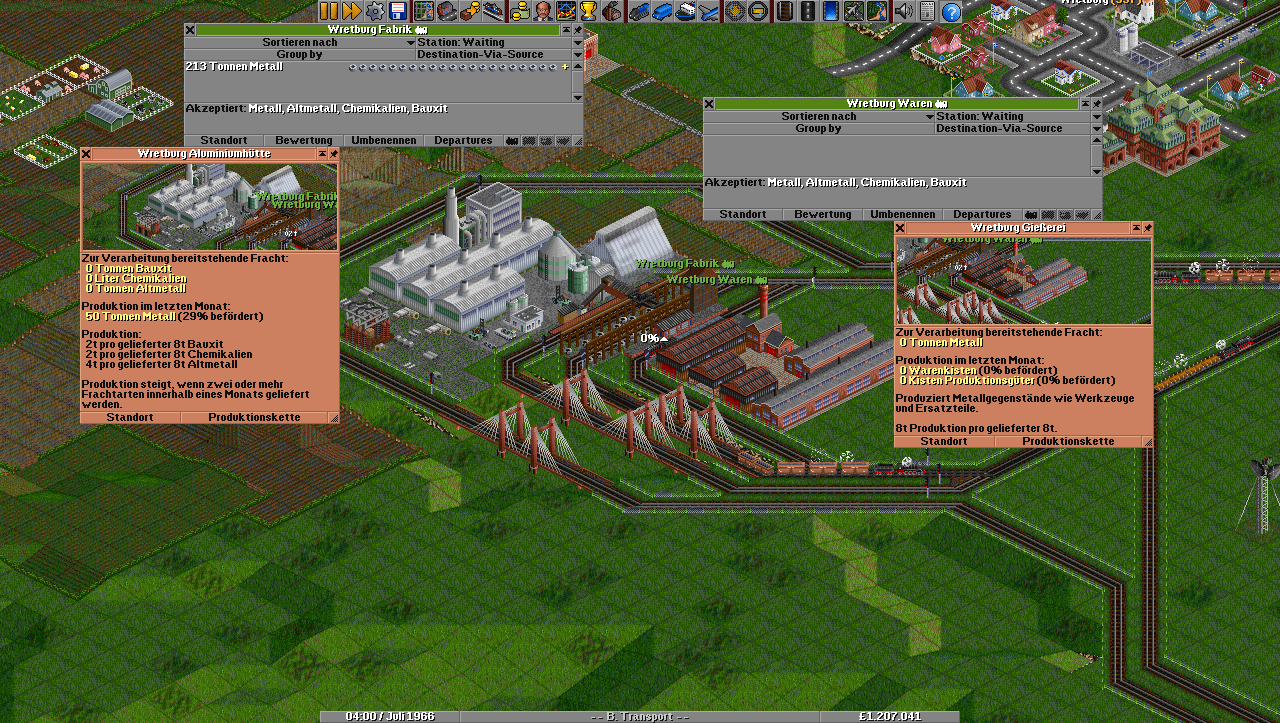Open the save game floppy disk menu
The image size is (1280, 723).
point(398,11)
